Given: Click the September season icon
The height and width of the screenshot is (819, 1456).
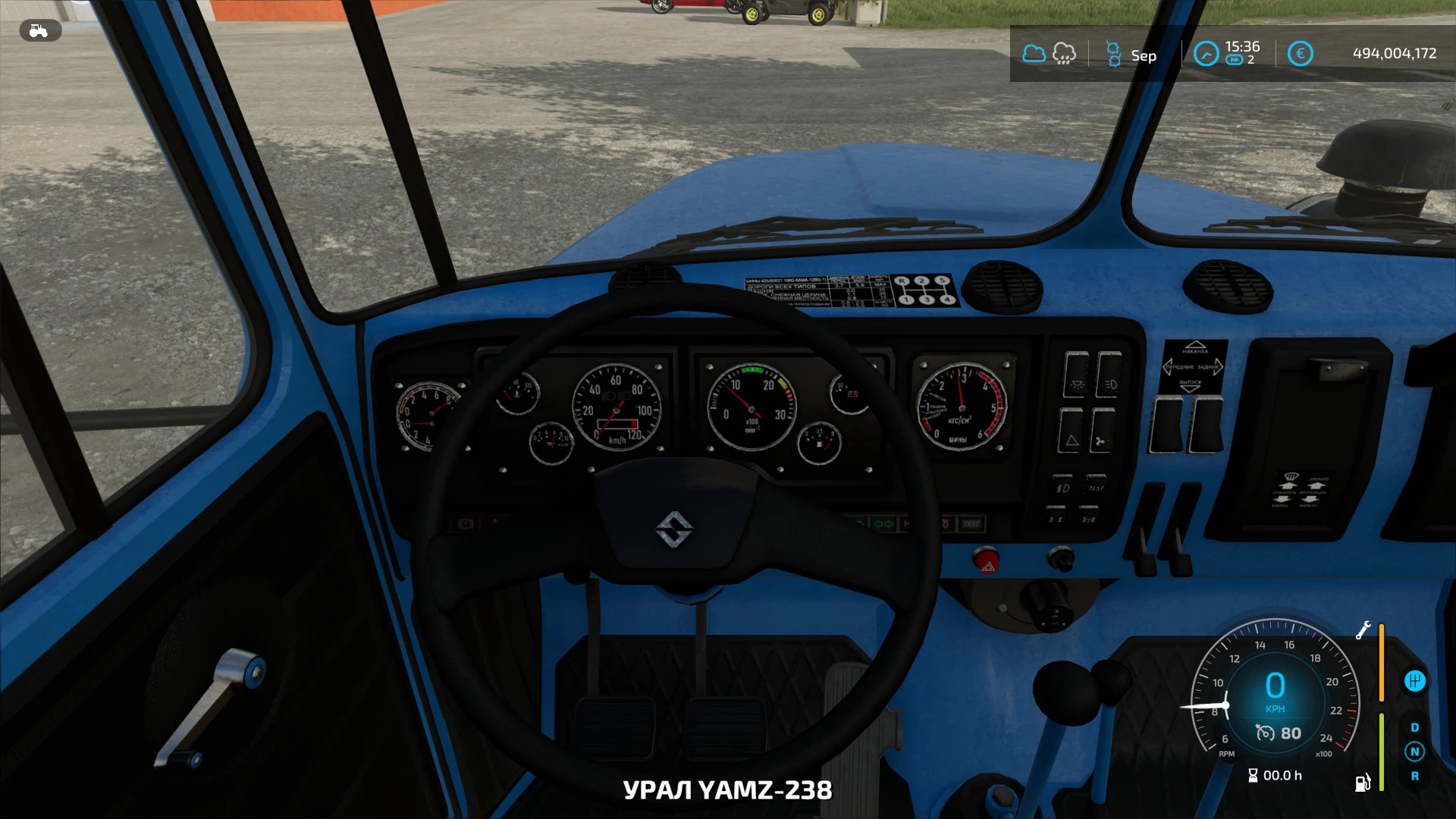Looking at the screenshot, I should [x=1114, y=54].
